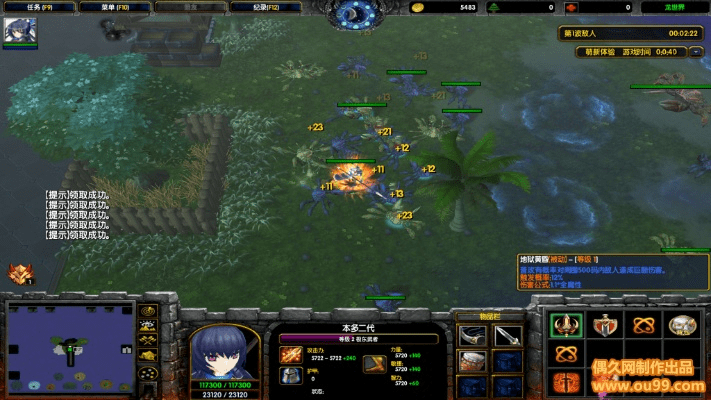Viewport: 711px width, 400px height.
Task: Click the flaming hero skill icon above minimap
Action: (x=19, y=273)
